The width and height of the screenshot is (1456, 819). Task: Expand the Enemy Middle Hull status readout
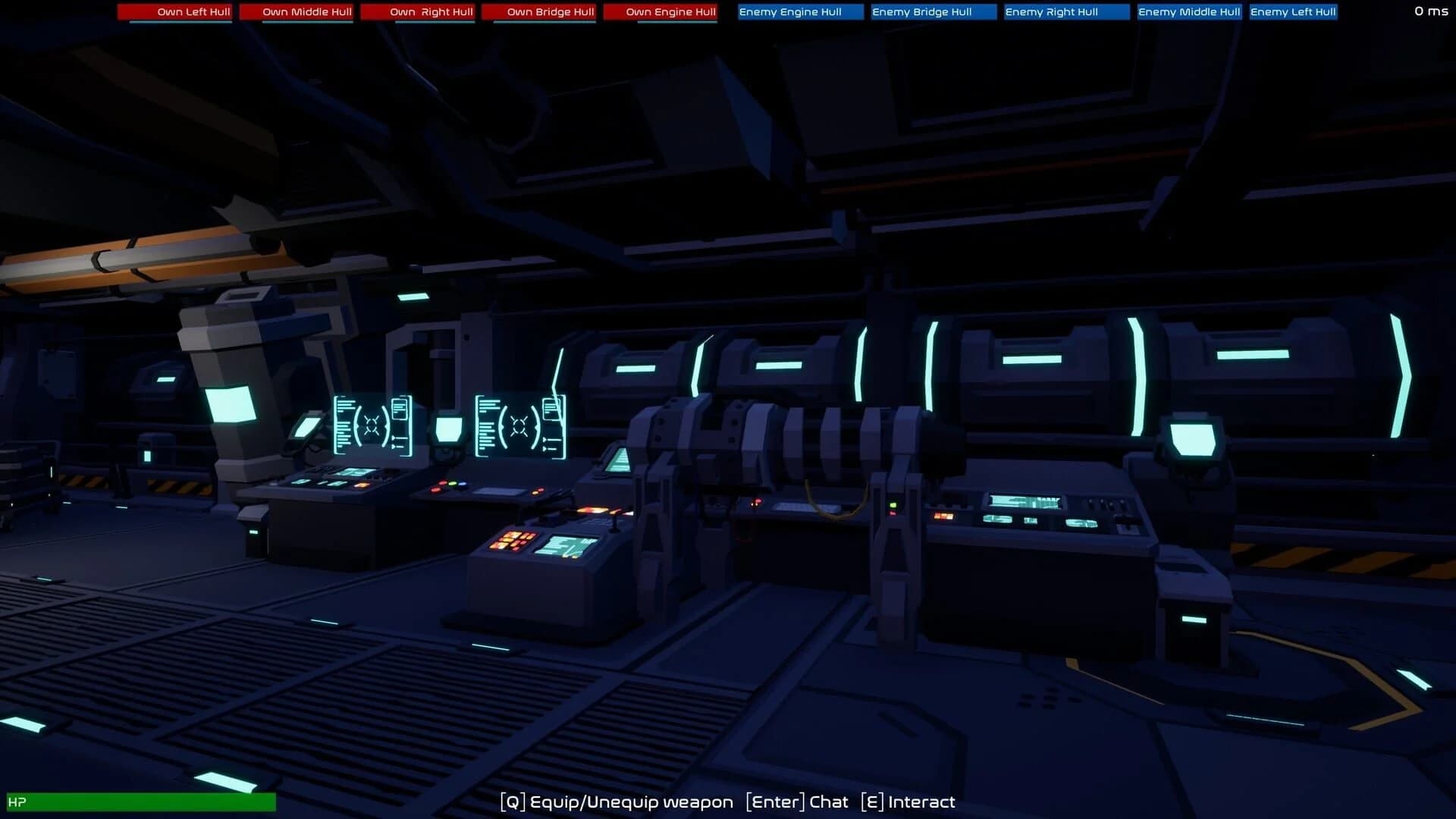(1188, 11)
